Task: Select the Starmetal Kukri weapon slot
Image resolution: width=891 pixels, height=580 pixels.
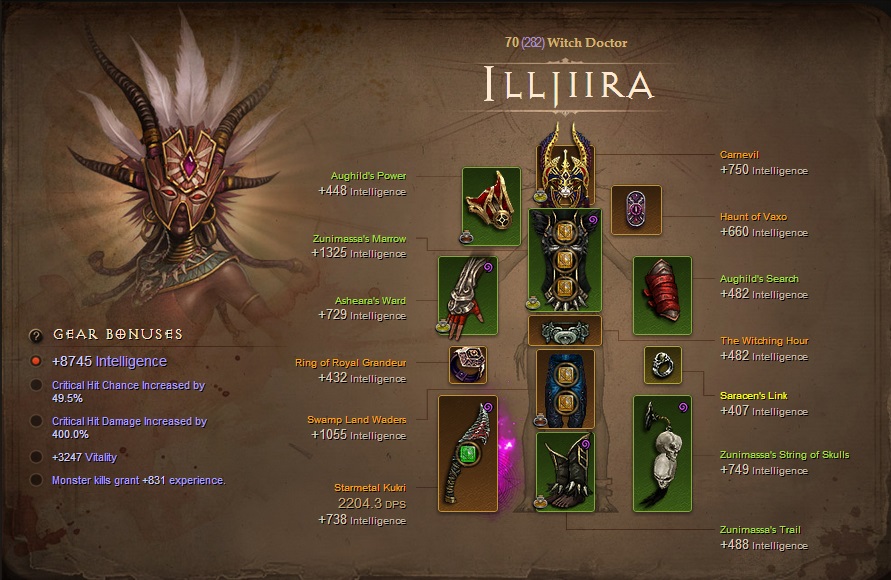Action: tap(468, 453)
